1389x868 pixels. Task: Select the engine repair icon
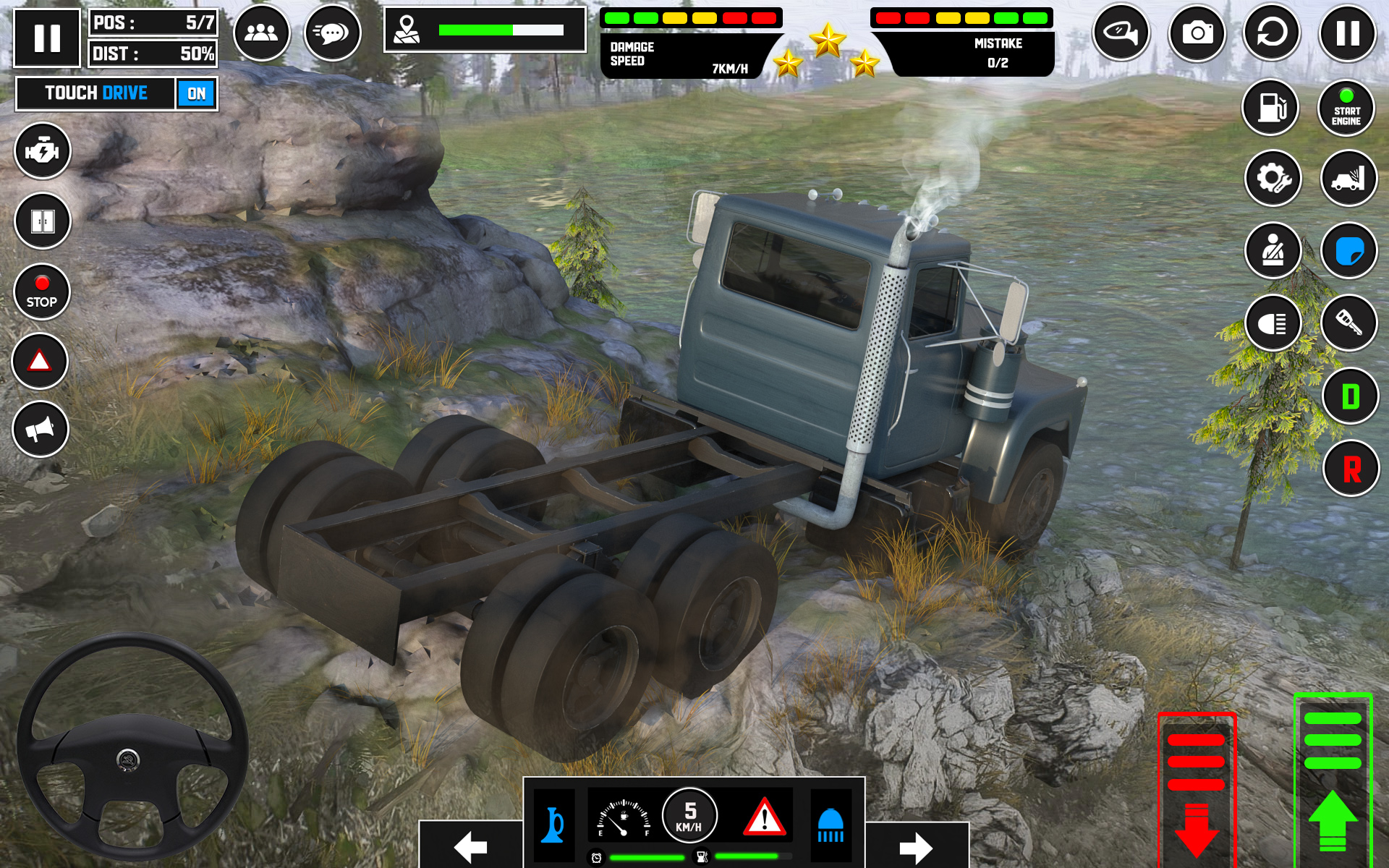click(43, 151)
